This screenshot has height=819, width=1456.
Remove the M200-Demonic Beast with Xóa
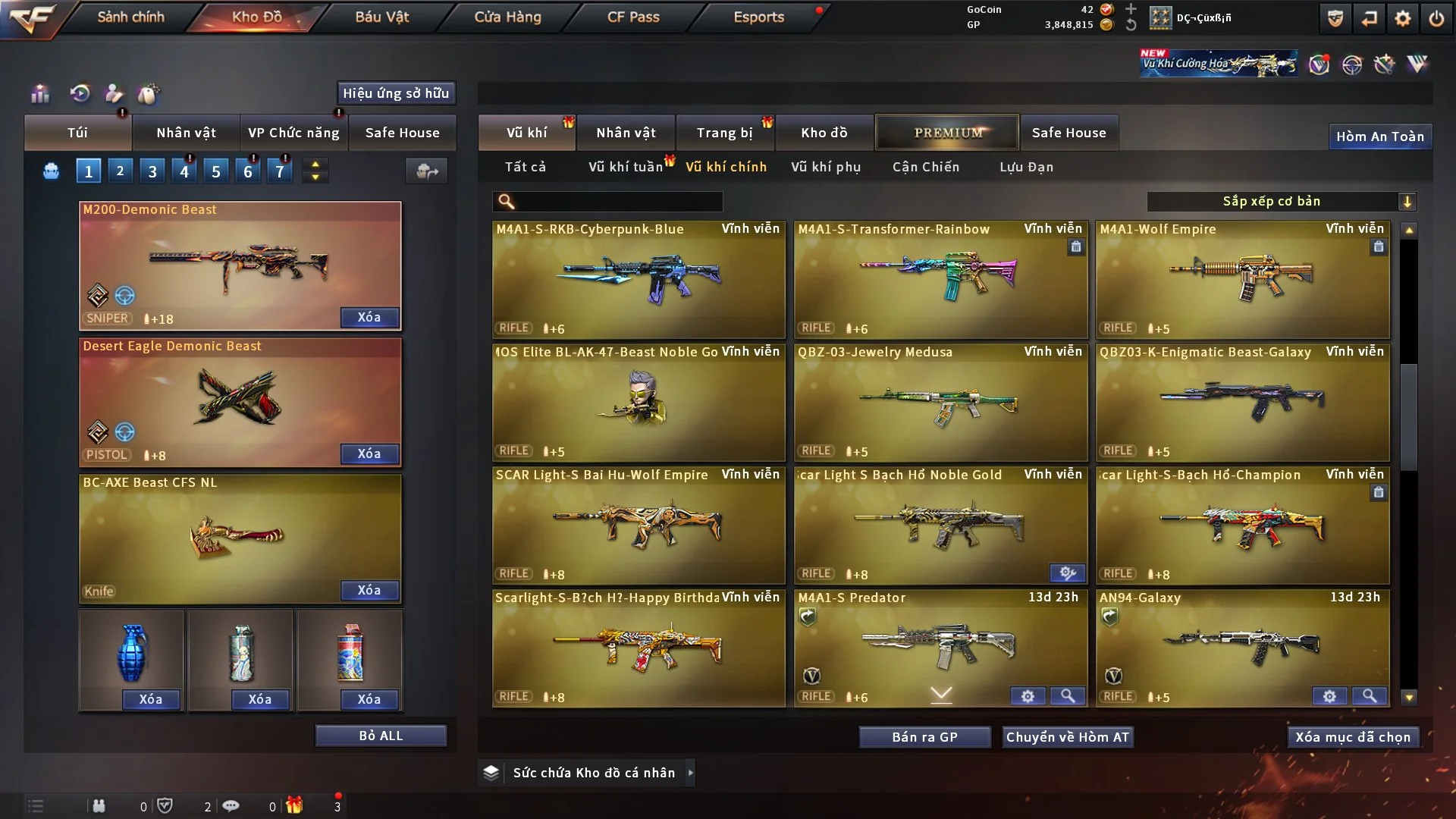(369, 317)
